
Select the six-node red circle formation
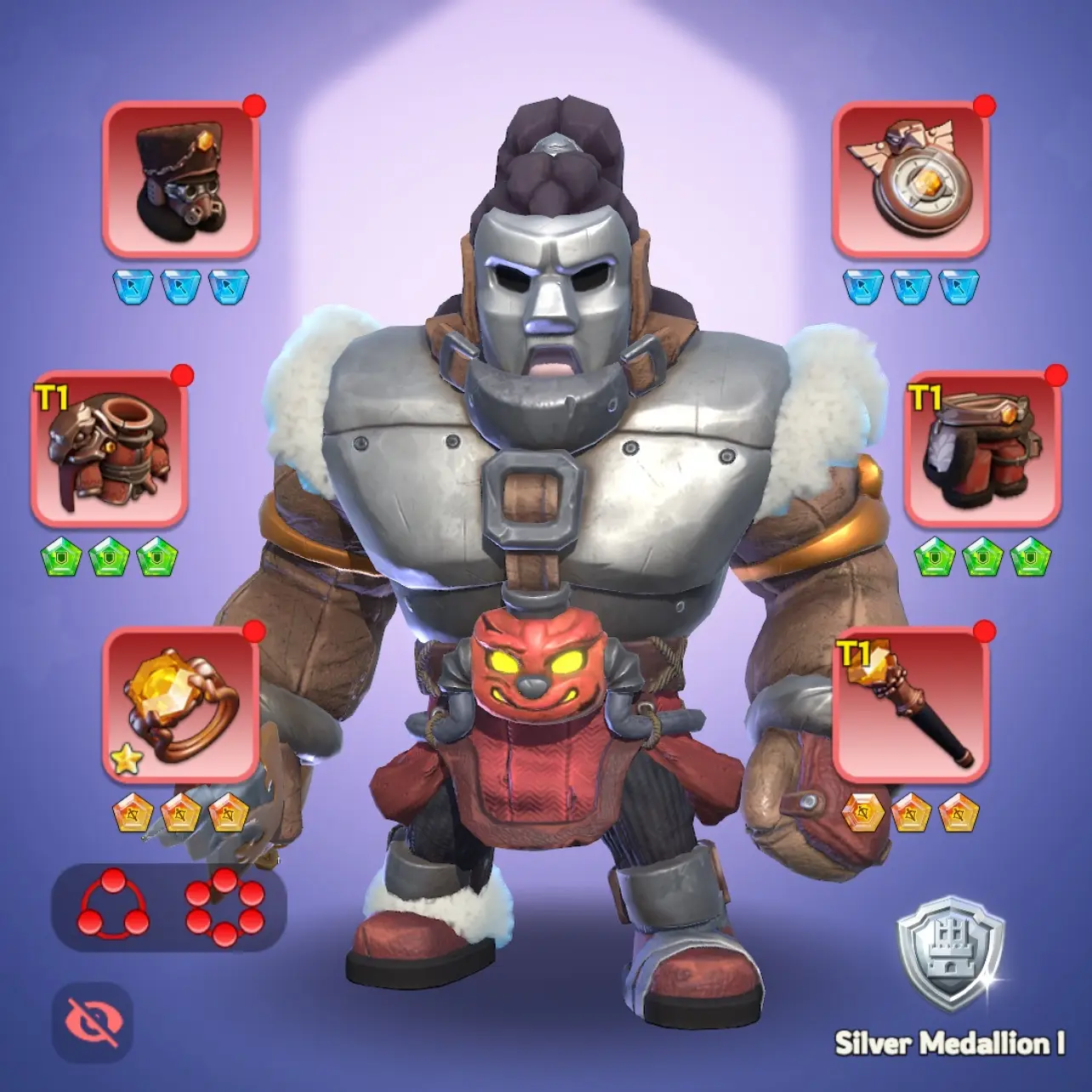(x=225, y=908)
